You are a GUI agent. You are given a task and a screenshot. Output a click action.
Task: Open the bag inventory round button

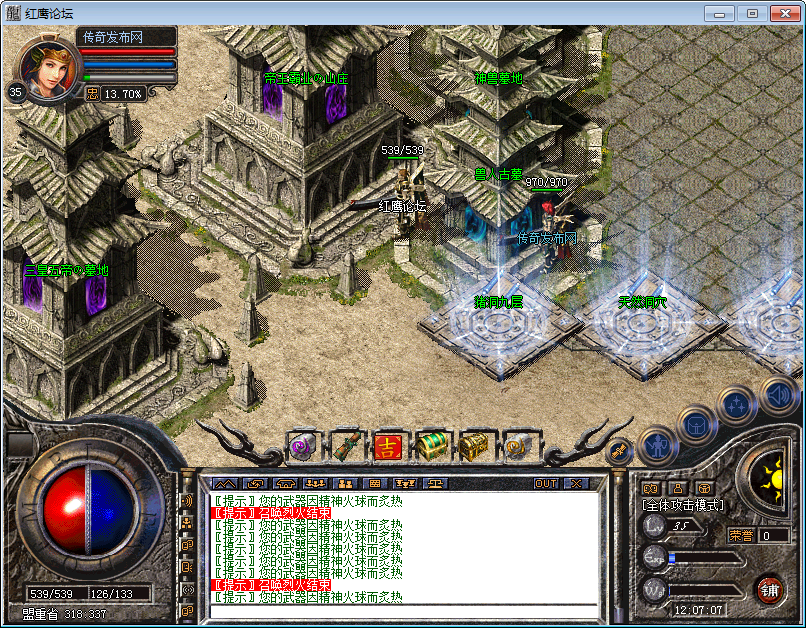coord(696,424)
